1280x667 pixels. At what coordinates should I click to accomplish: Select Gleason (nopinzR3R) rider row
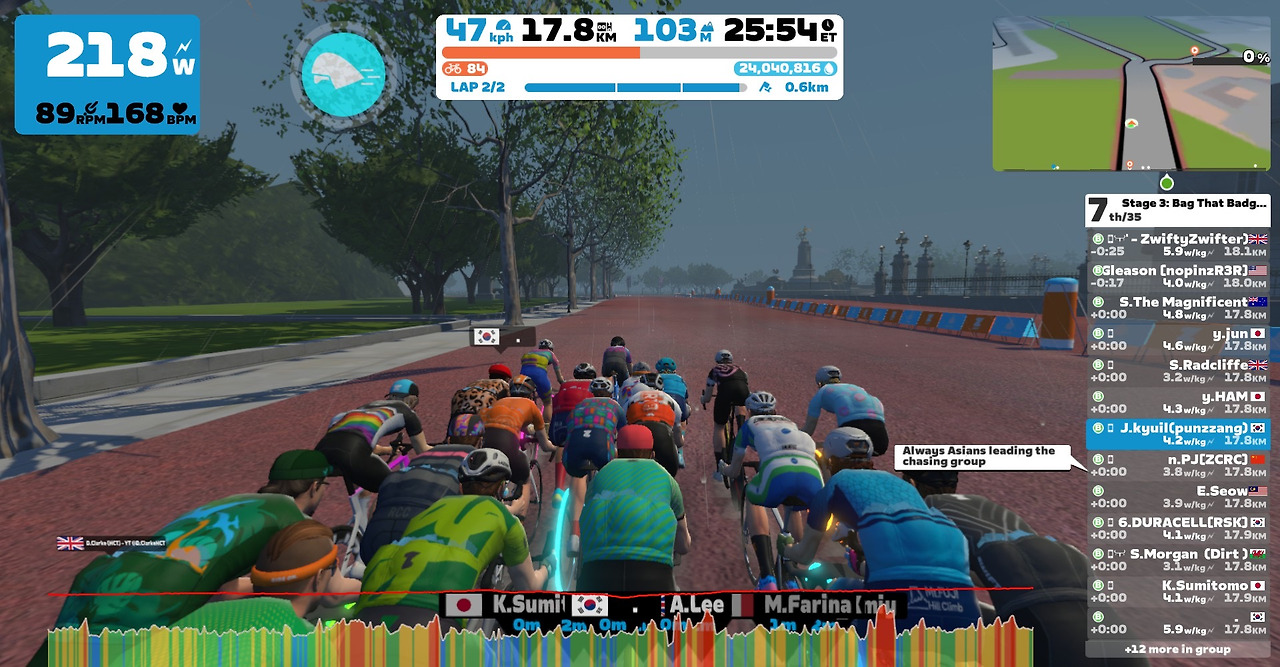1178,276
